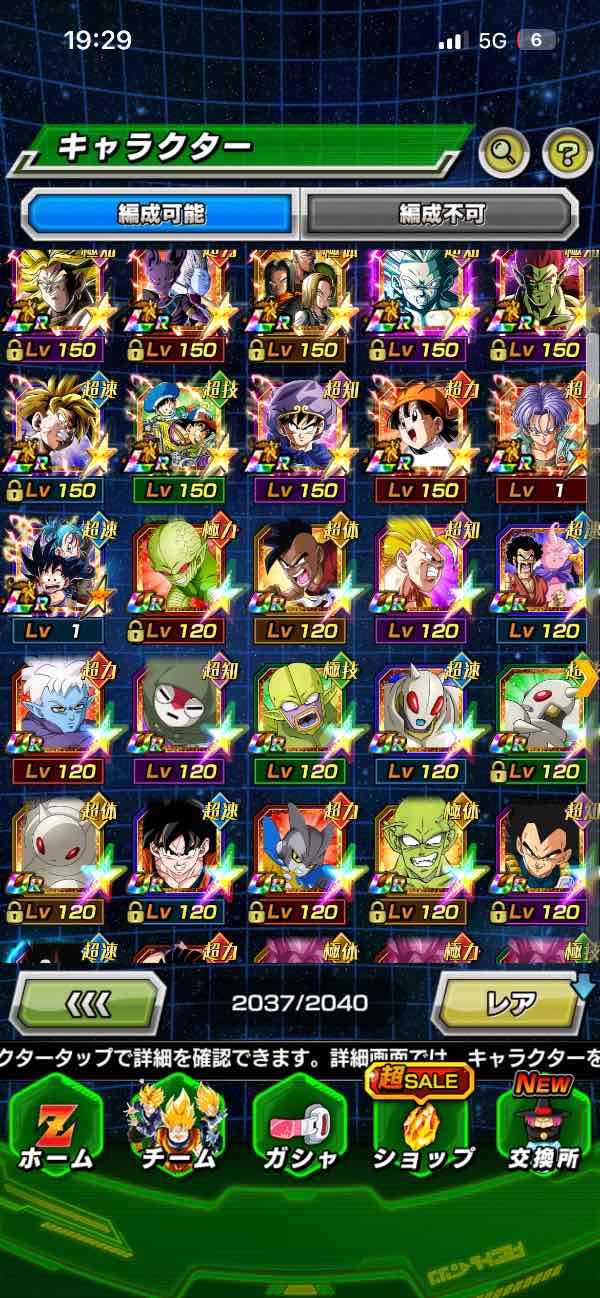Screen dimensions: 600x1298
Task: Open the magnifying glass search button
Action: point(505,153)
